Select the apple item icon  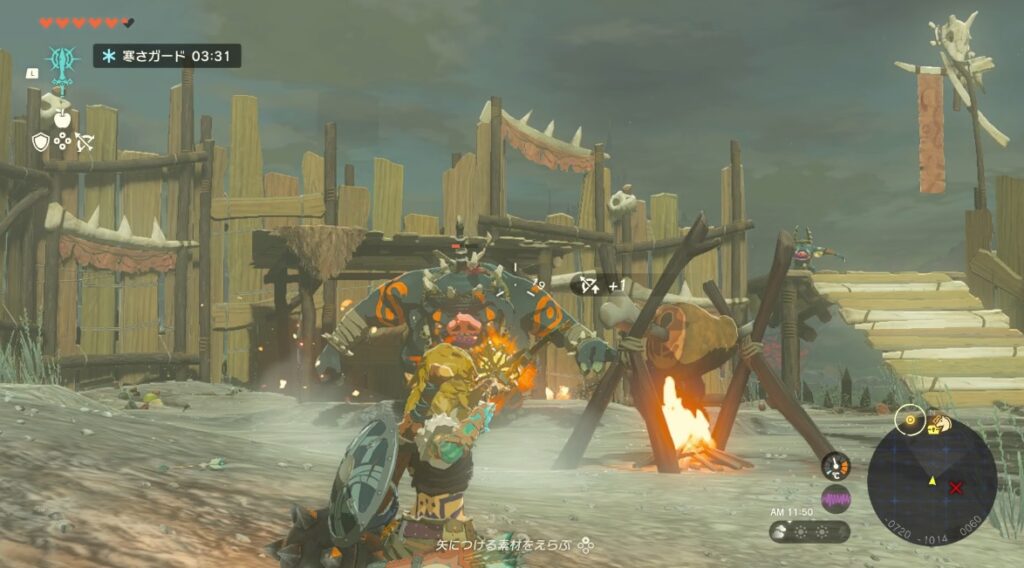pyautogui.click(x=62, y=119)
